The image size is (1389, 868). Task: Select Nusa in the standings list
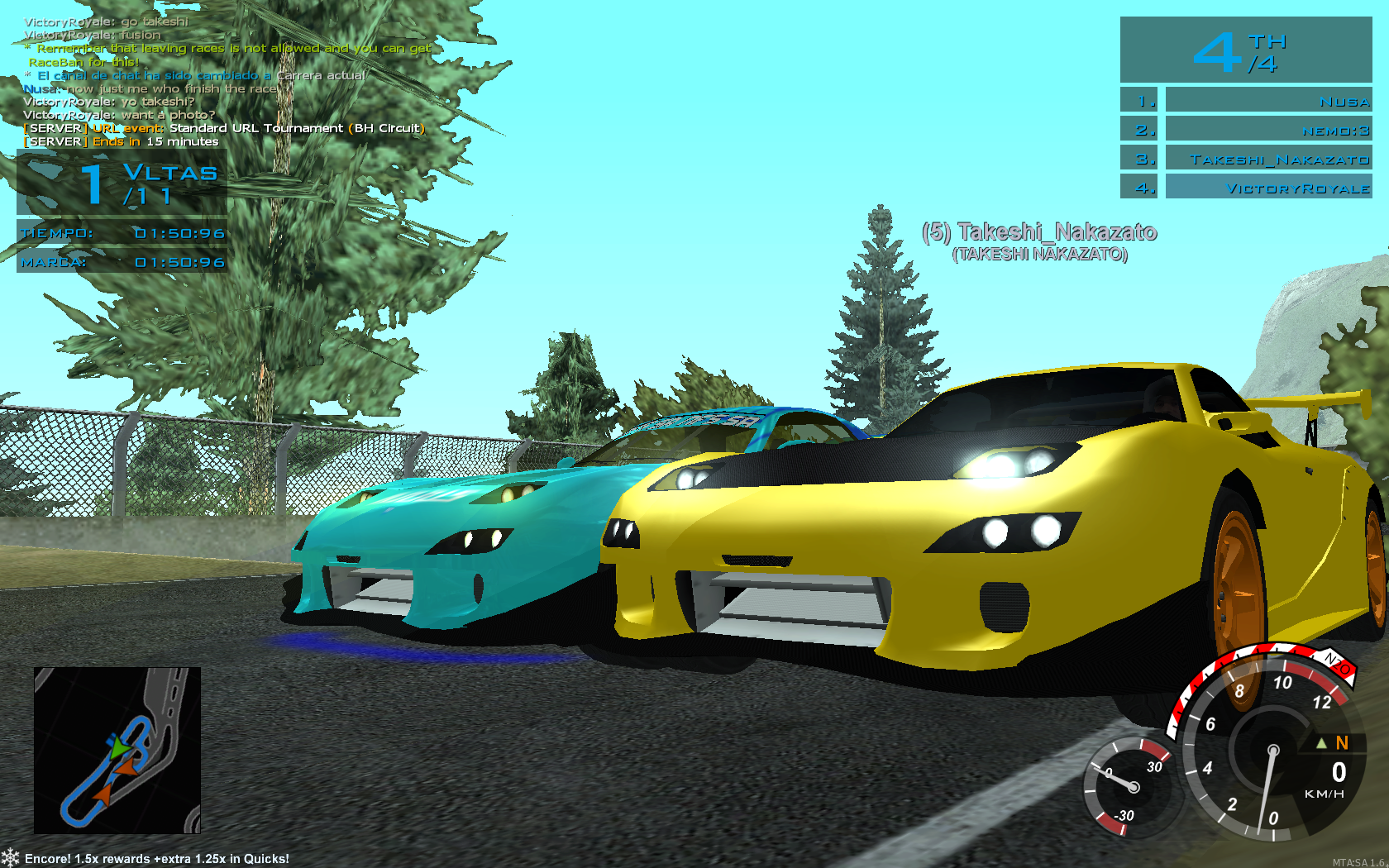point(1269,101)
